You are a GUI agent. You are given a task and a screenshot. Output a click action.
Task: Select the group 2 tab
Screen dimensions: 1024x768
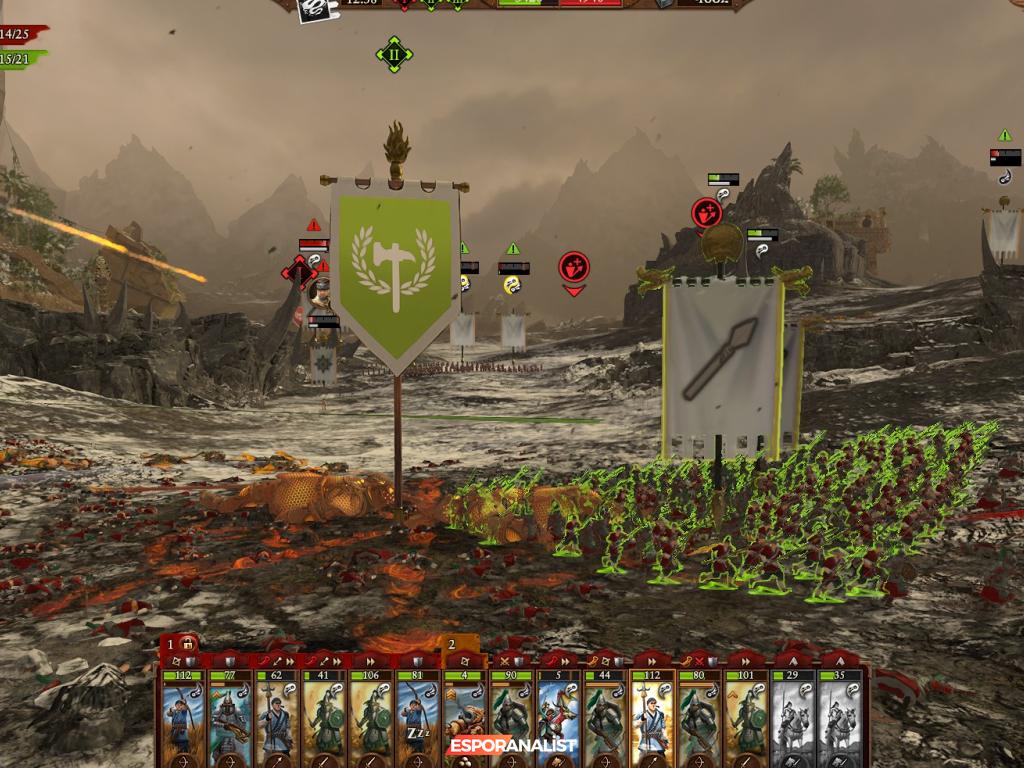tap(452, 644)
